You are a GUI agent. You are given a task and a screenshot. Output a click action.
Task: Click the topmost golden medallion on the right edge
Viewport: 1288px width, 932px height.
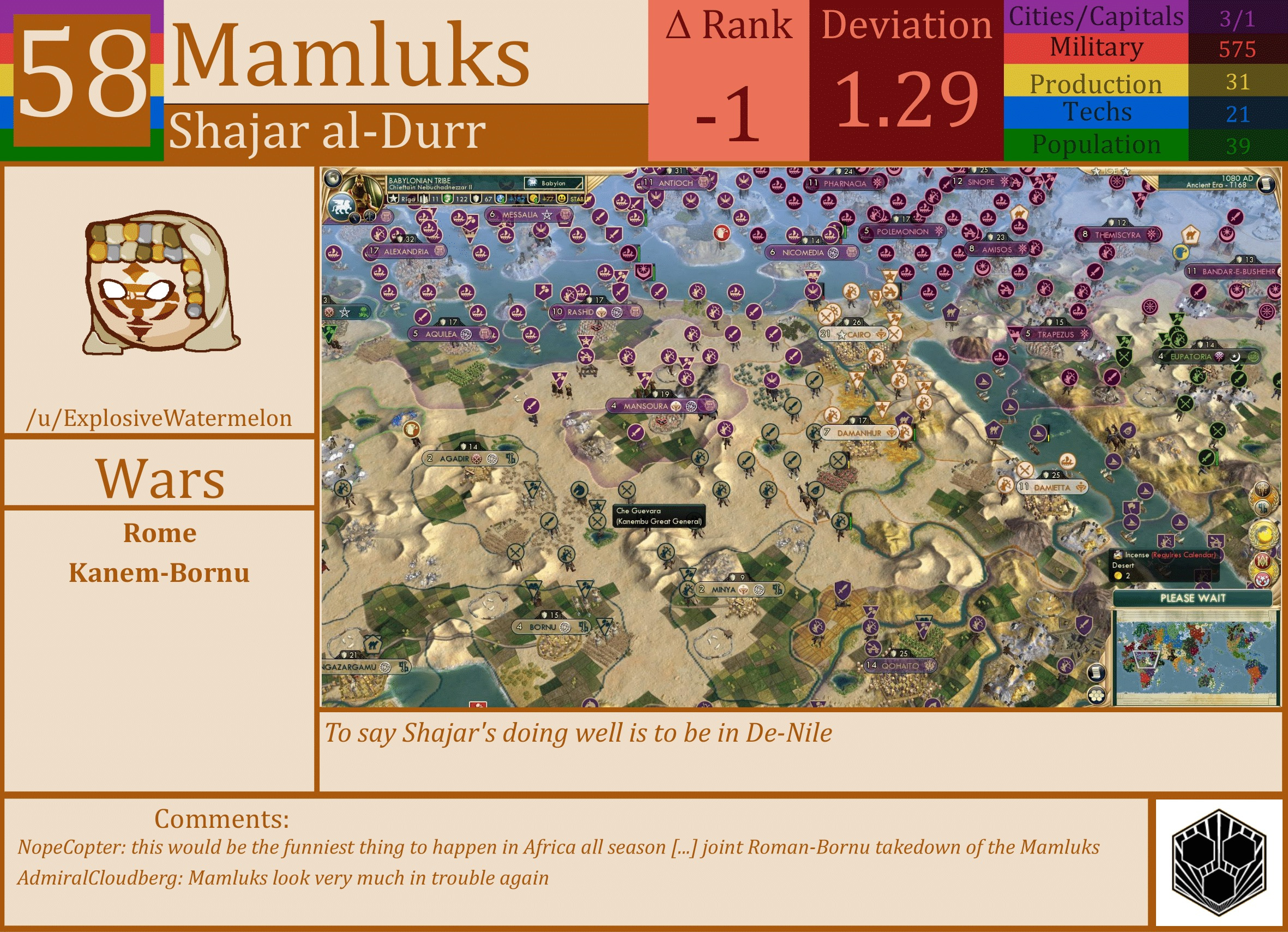pyautogui.click(x=1262, y=490)
